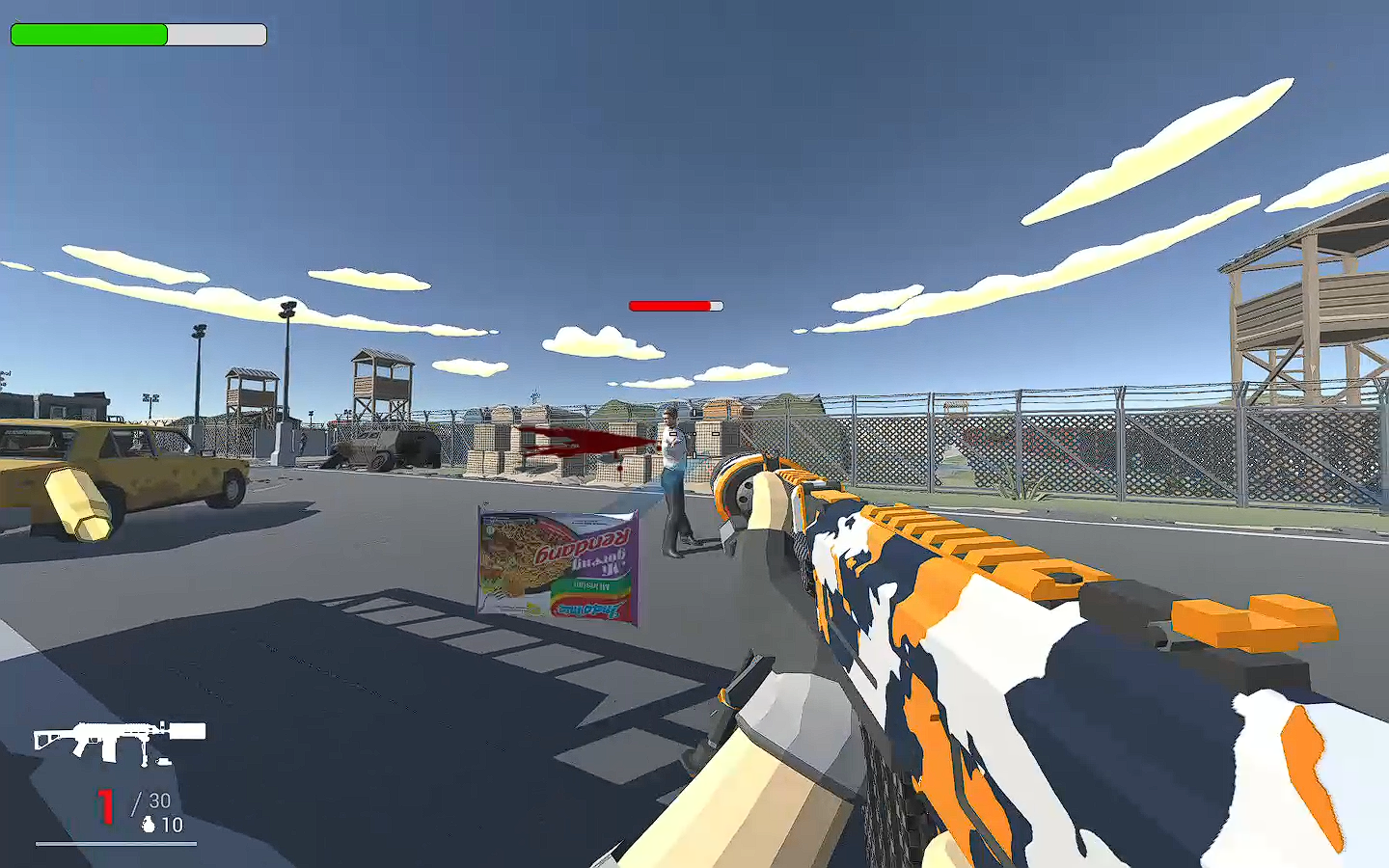Click the white underline bar below the ammo counter
Image resolution: width=1389 pixels, height=868 pixels.
116,843
